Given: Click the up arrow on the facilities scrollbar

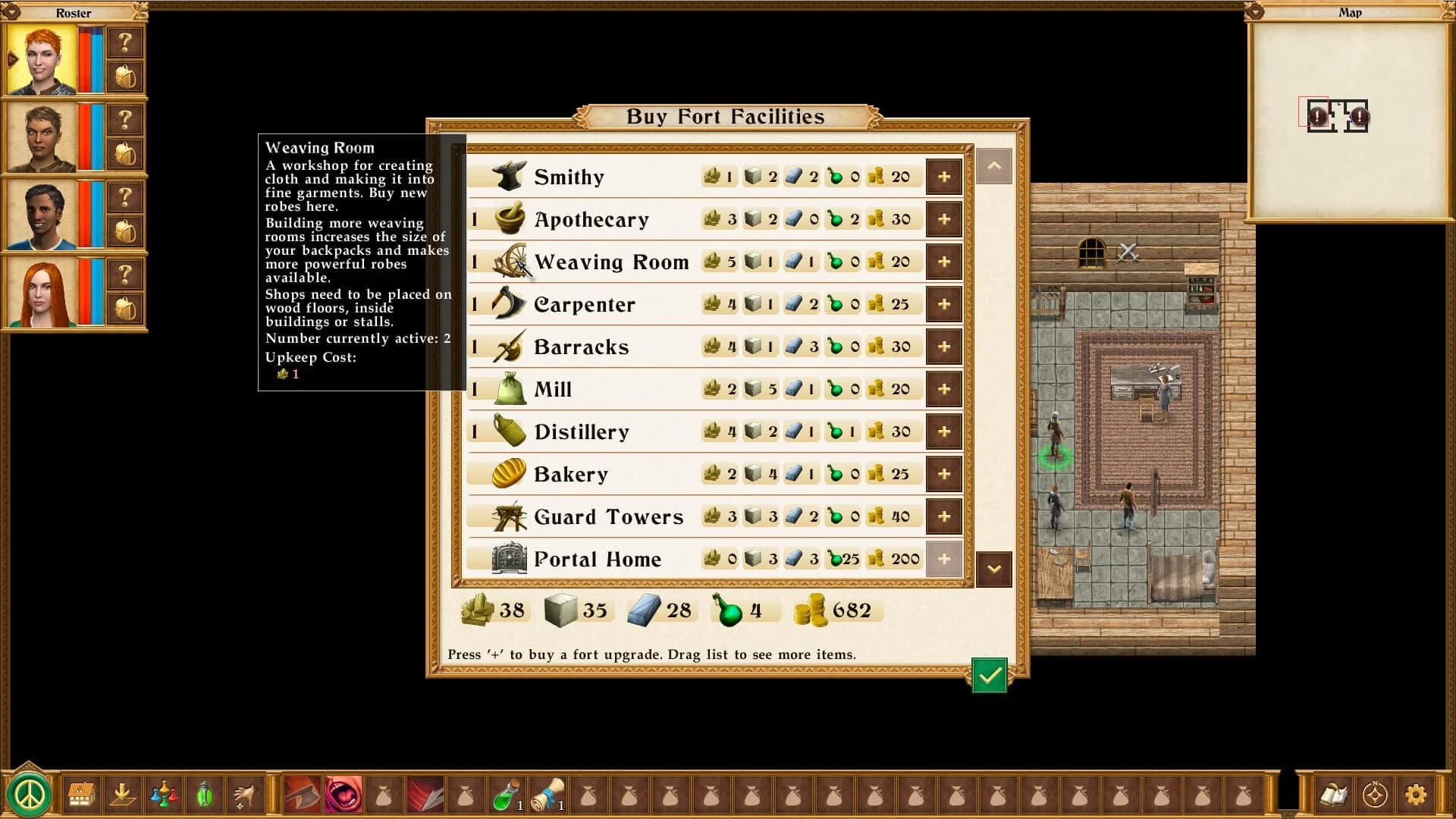Looking at the screenshot, I should pyautogui.click(x=994, y=166).
